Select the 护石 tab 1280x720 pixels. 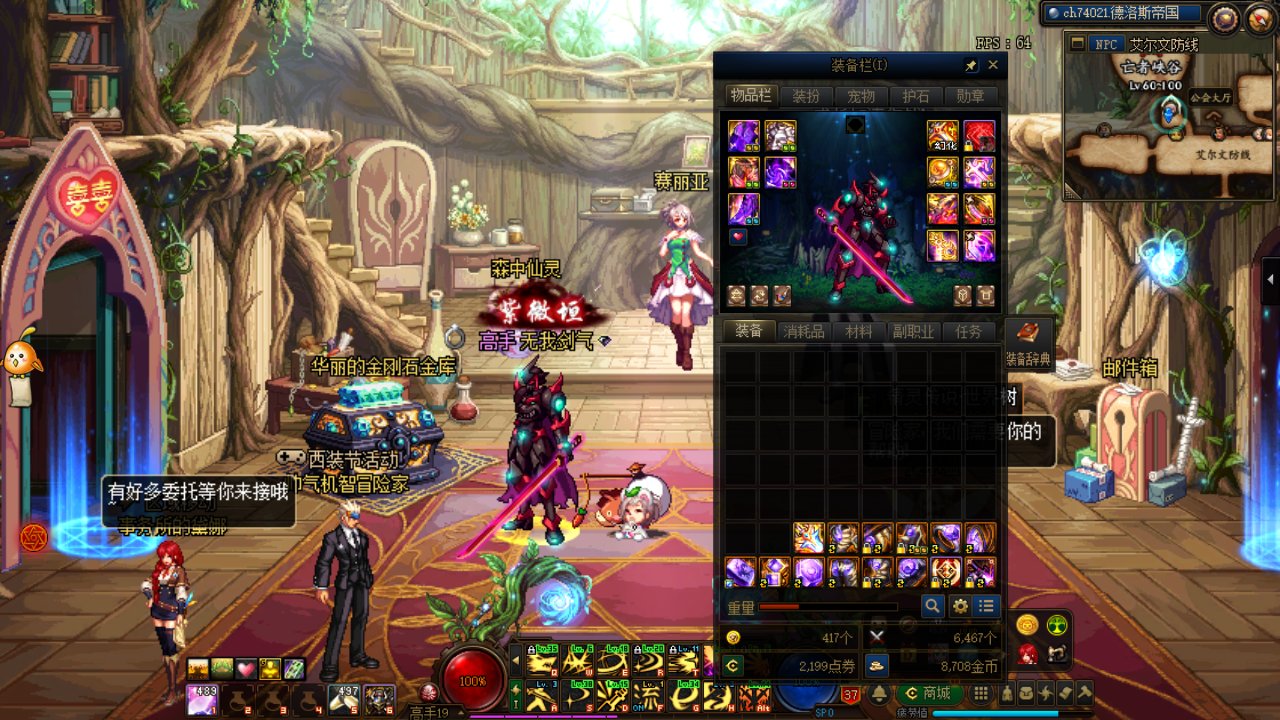(915, 96)
